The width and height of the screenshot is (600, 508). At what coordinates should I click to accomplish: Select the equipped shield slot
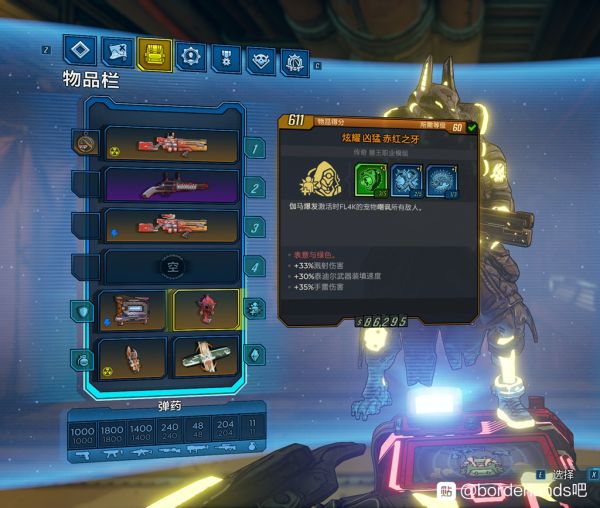tap(133, 310)
